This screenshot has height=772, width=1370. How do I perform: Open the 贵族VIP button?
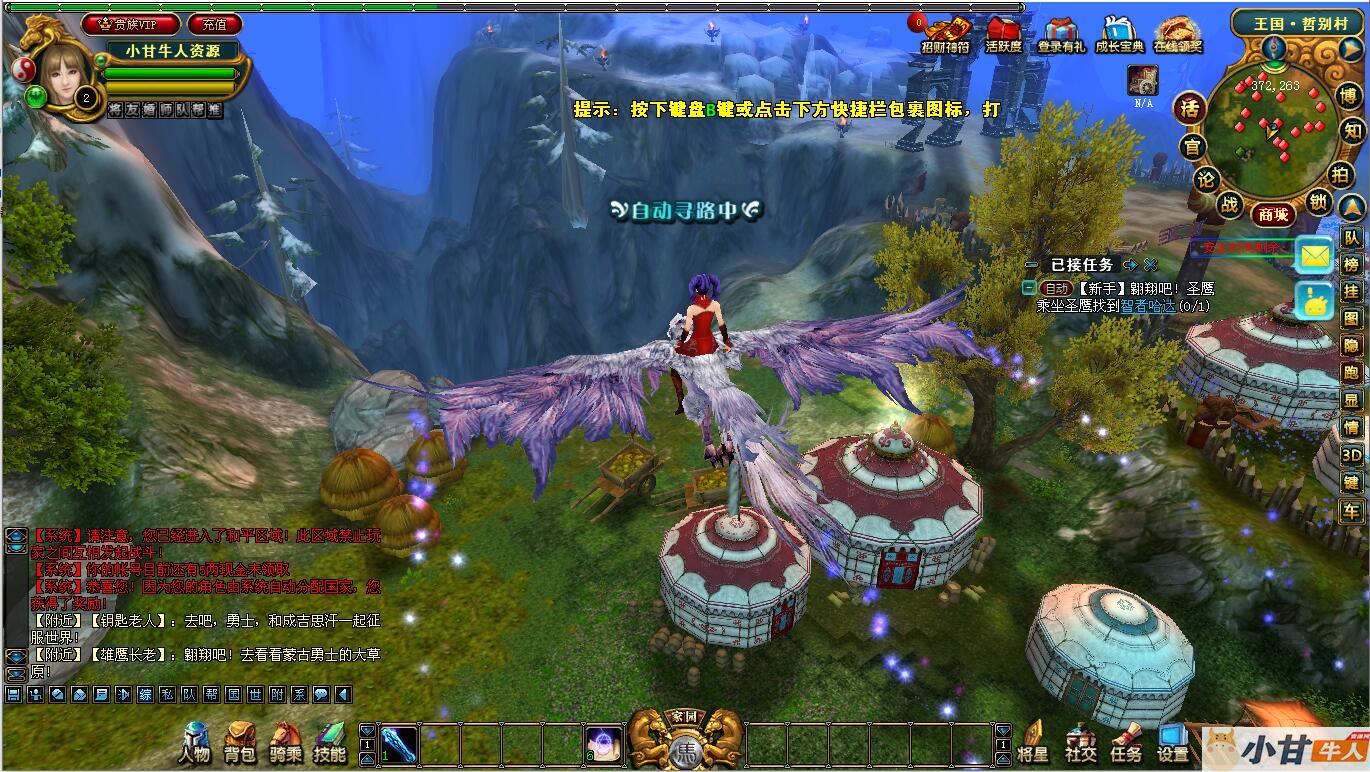[x=131, y=24]
